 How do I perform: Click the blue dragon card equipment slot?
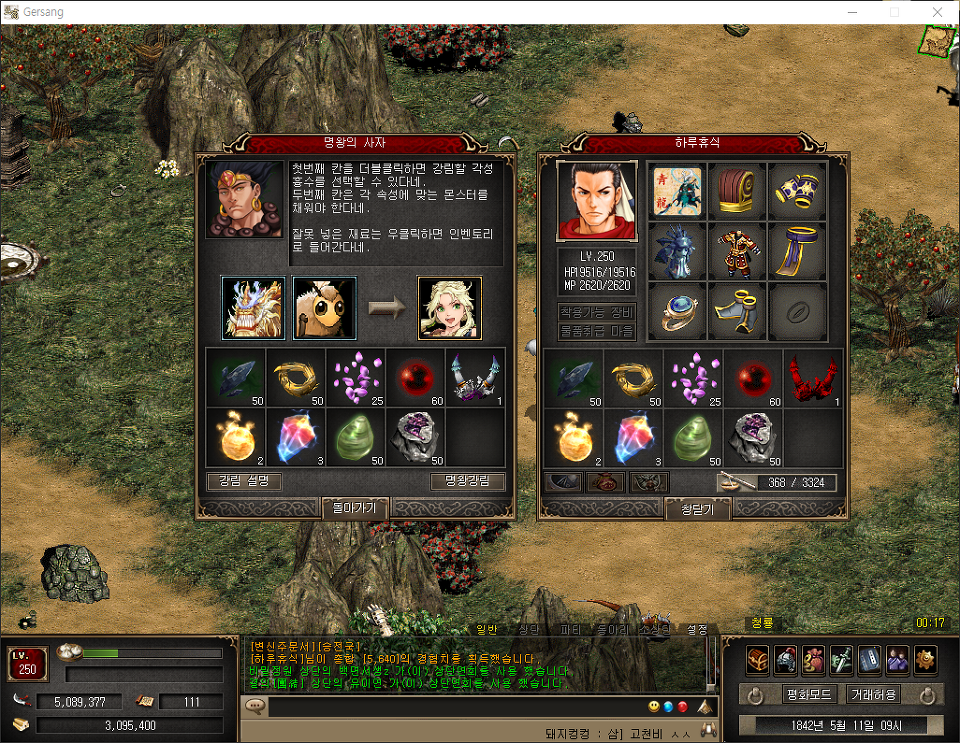677,191
